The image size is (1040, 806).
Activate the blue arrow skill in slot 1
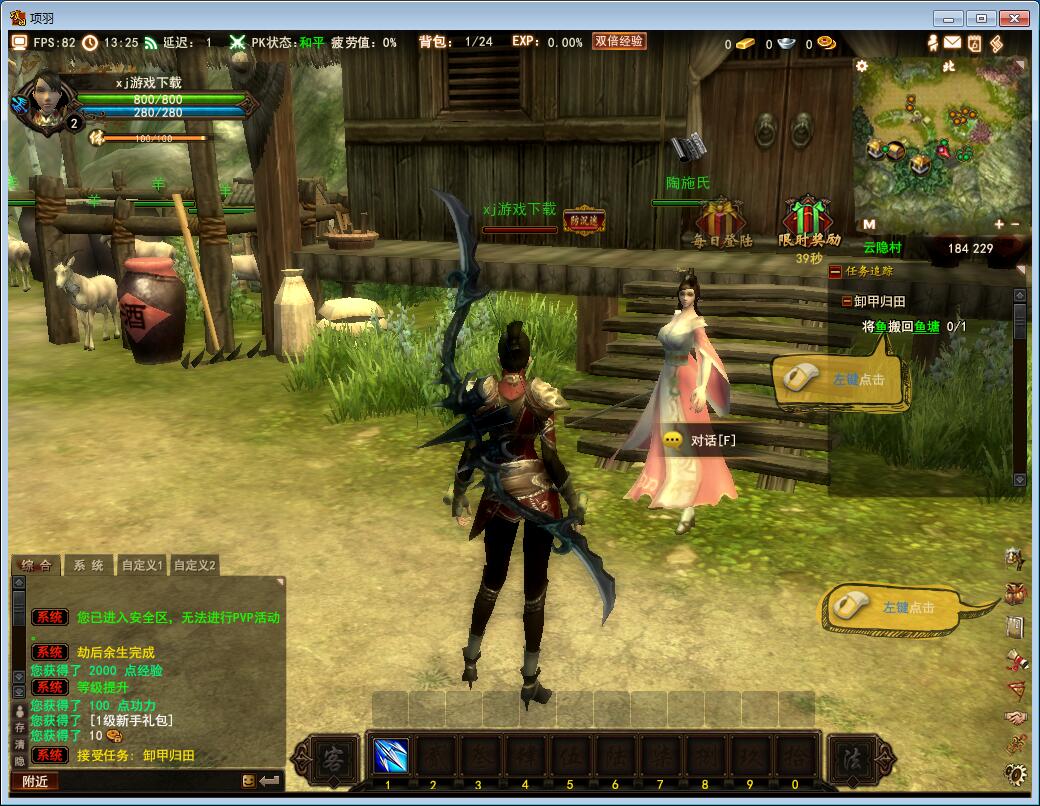point(390,755)
